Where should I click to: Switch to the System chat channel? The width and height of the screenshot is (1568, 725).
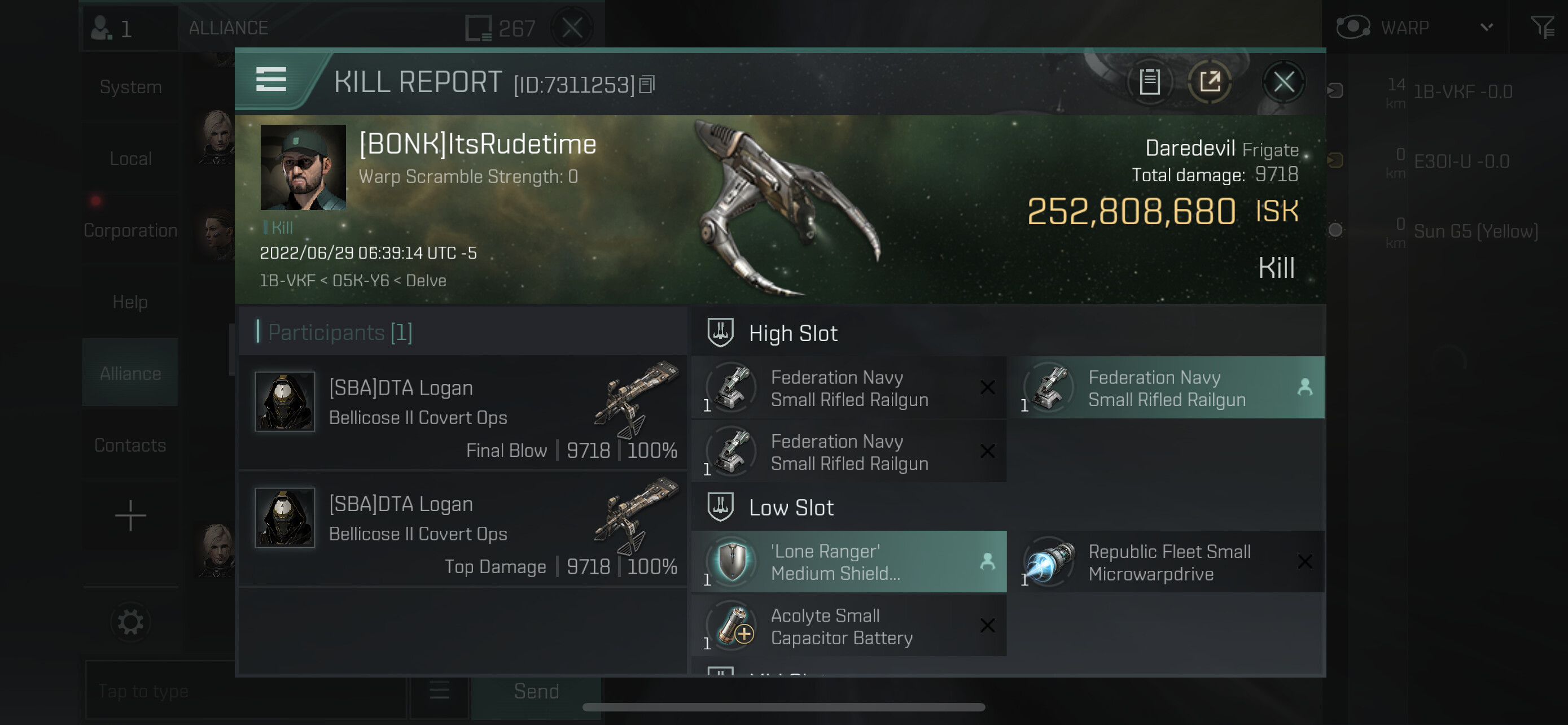point(130,87)
